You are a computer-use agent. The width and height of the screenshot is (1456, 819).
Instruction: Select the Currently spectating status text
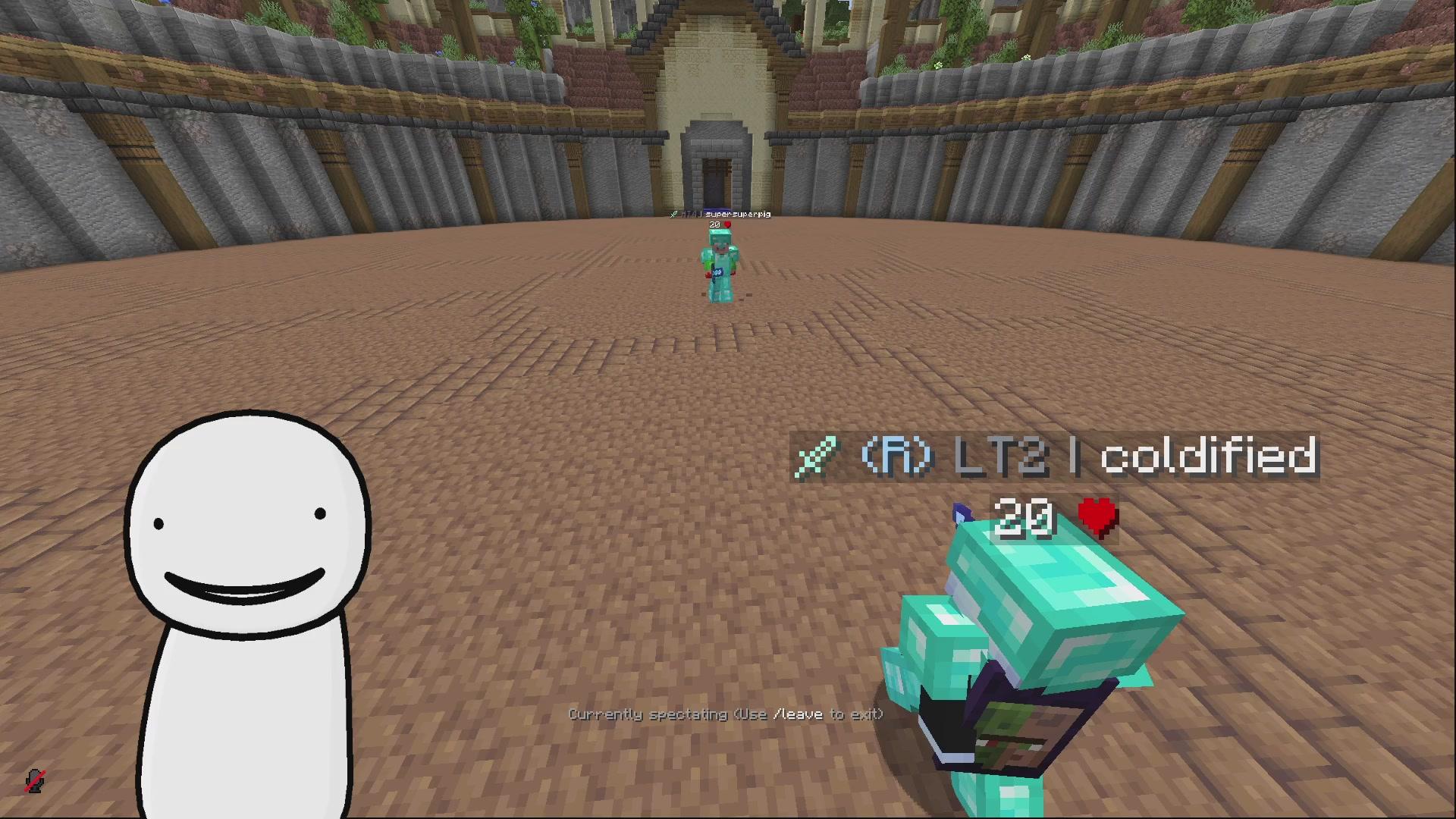pos(648,714)
